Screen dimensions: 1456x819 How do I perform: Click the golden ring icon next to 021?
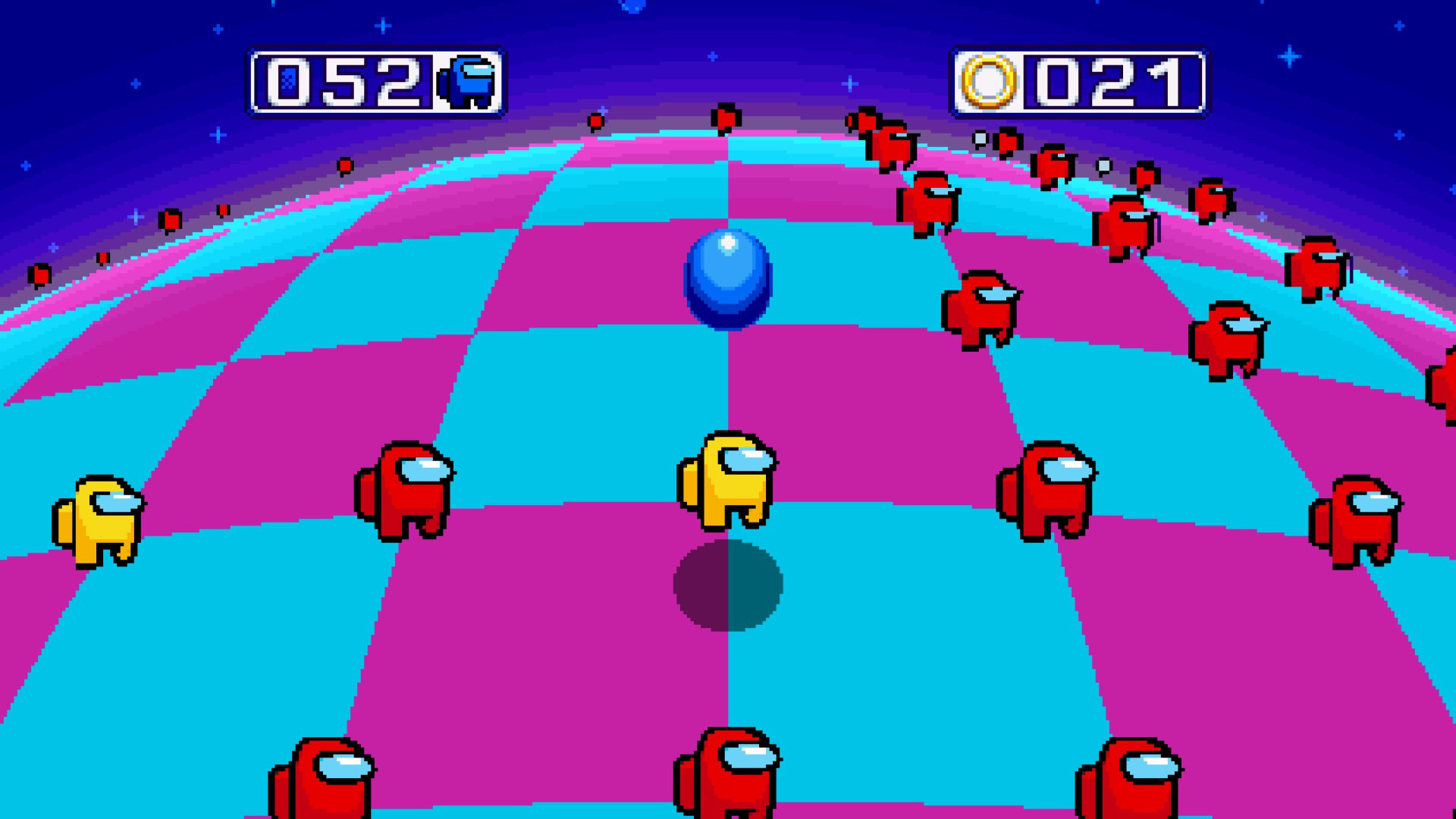[986, 78]
